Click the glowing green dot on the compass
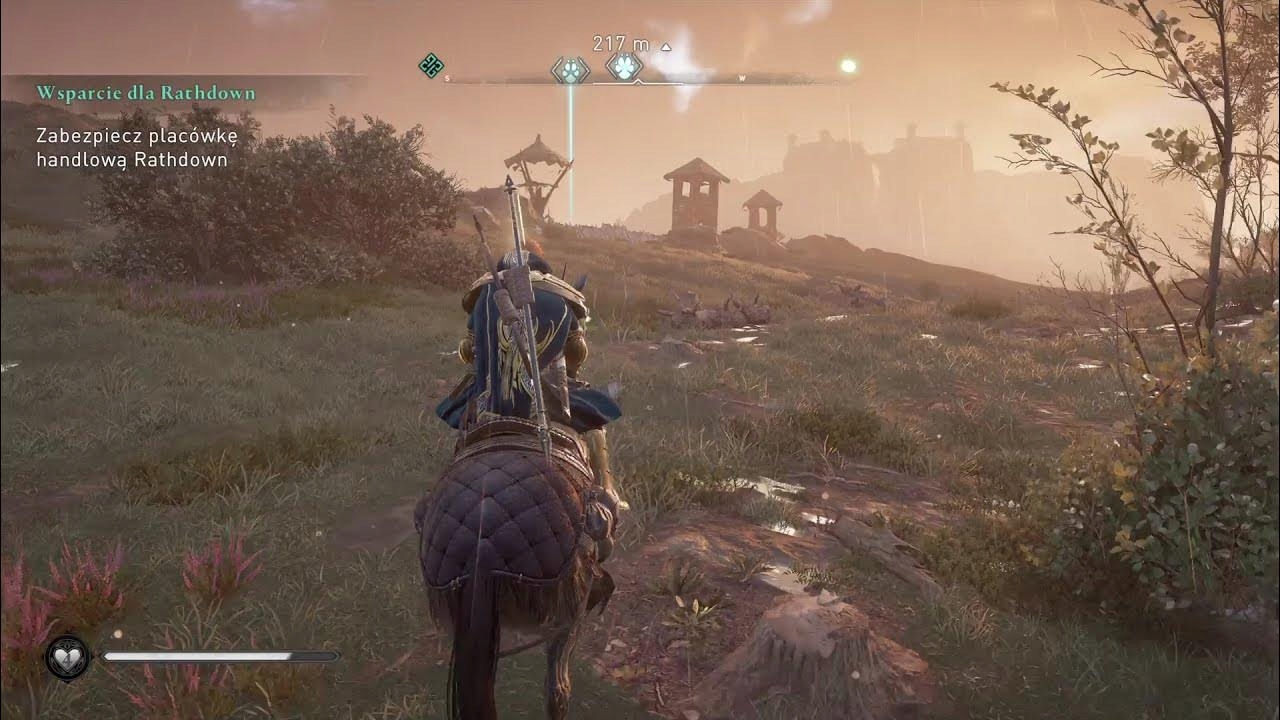This screenshot has height=720, width=1280. point(848,66)
